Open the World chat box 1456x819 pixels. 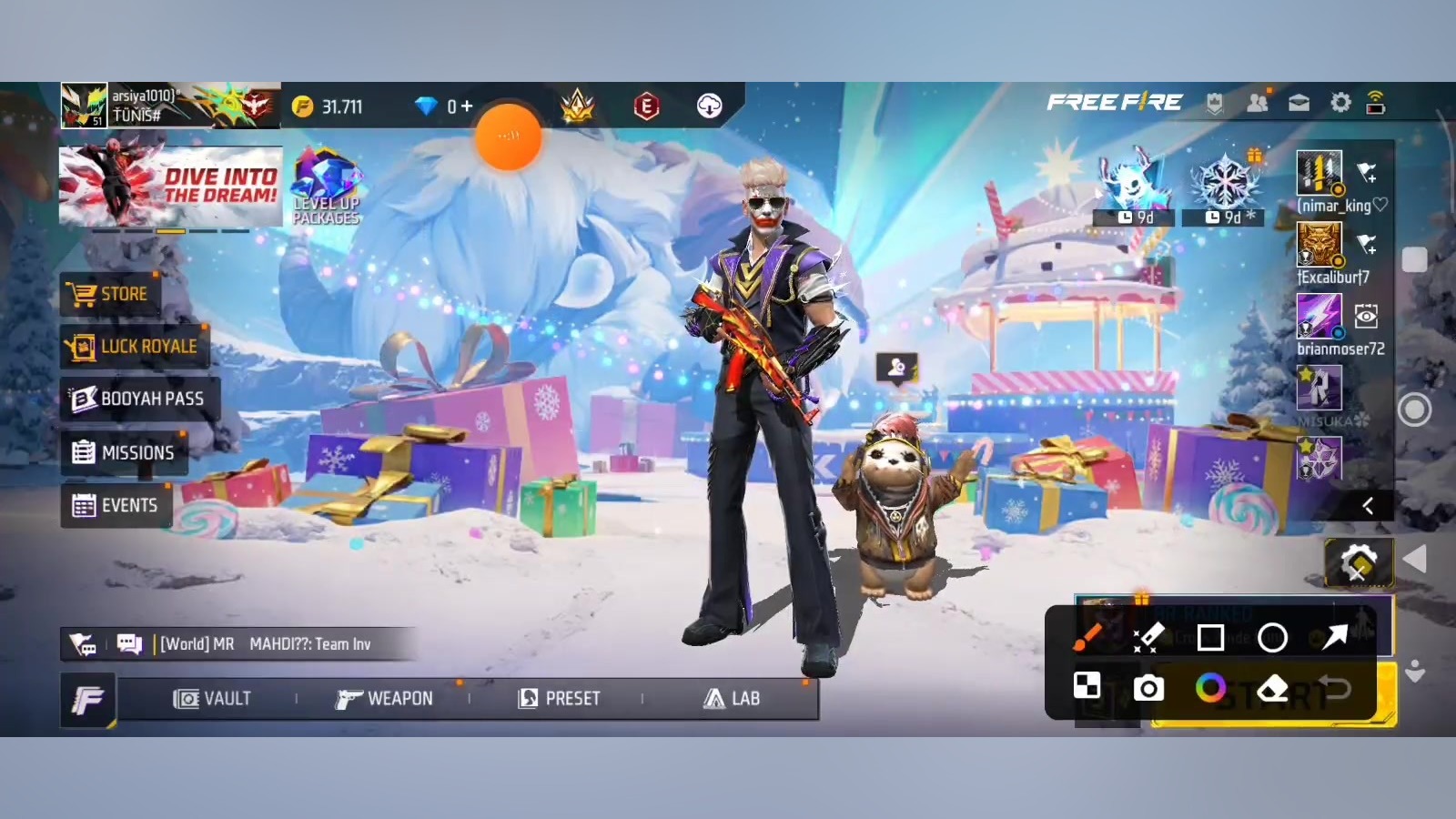pos(264,644)
